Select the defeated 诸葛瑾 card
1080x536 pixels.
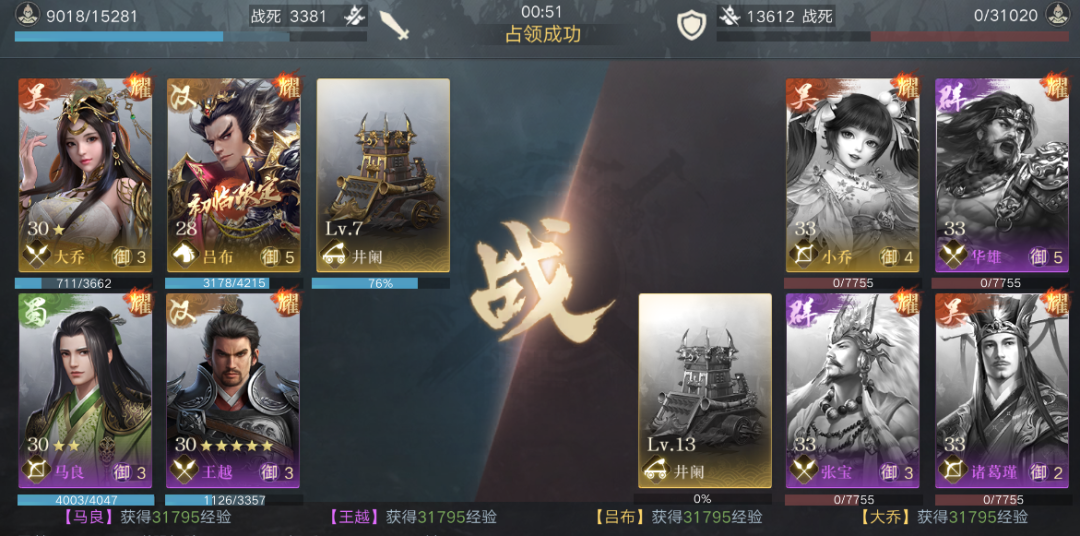pos(1002,390)
